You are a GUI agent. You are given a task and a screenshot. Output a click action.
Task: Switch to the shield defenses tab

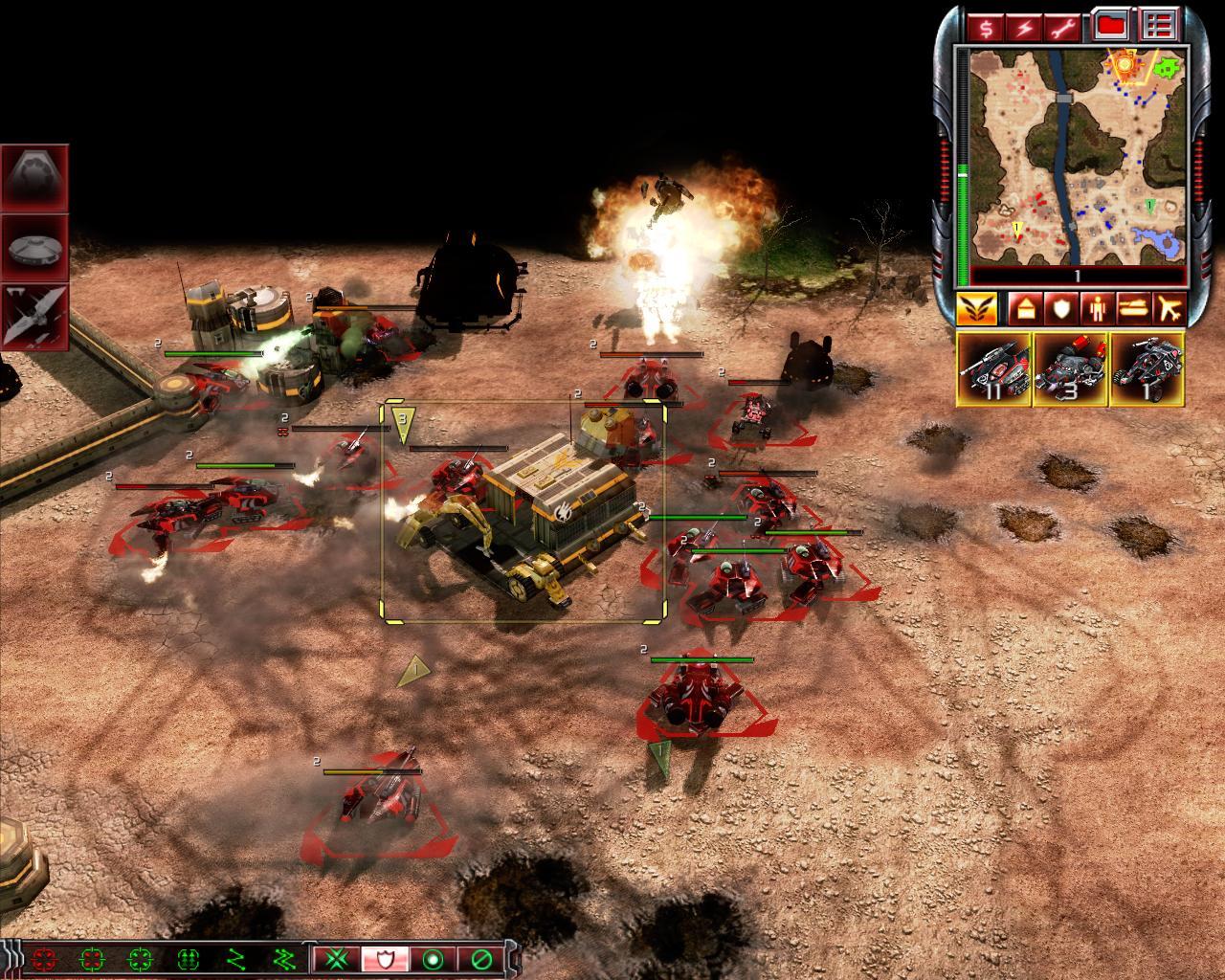point(1060,309)
